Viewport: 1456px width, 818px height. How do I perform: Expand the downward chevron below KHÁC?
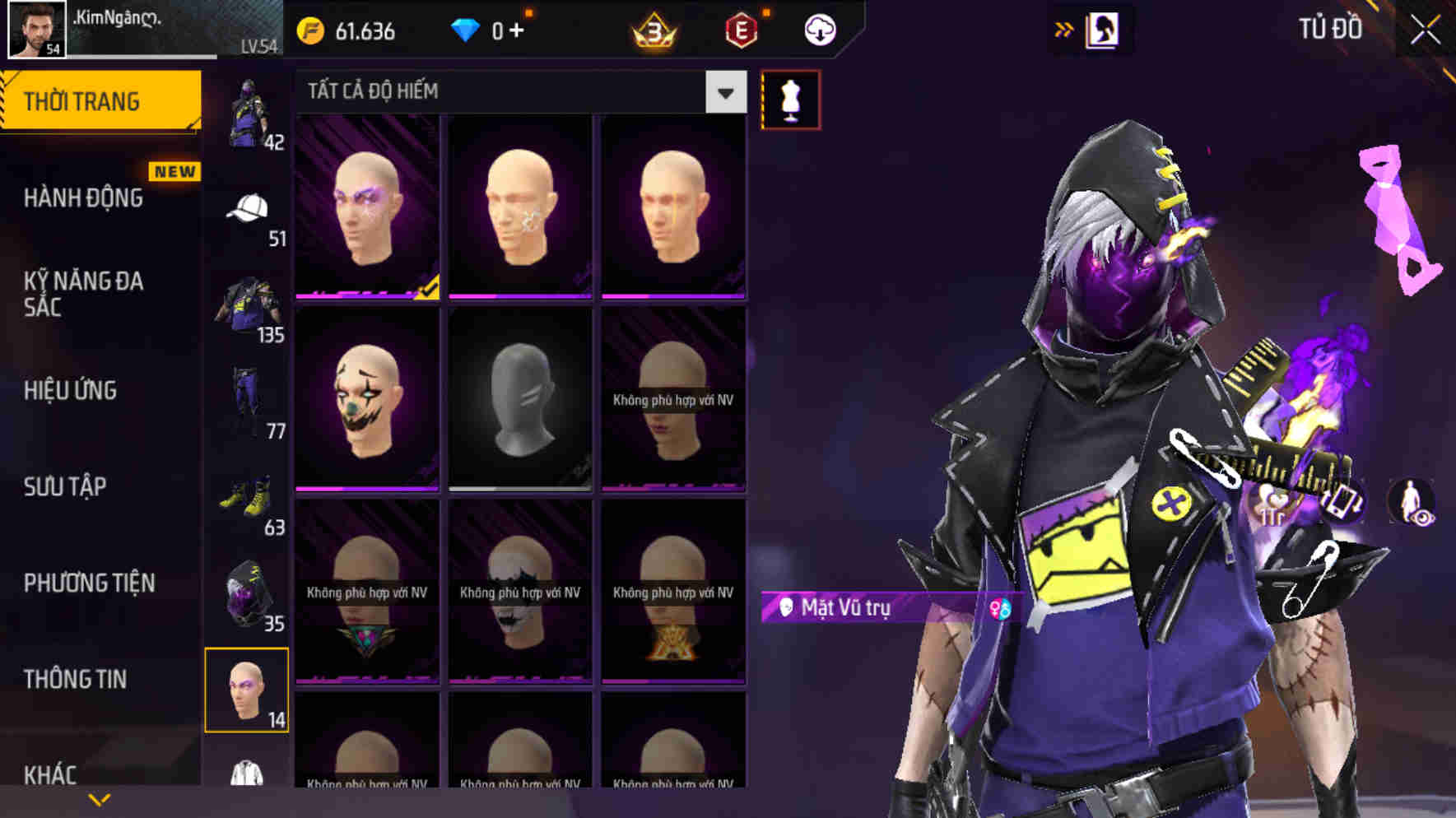coord(99,799)
